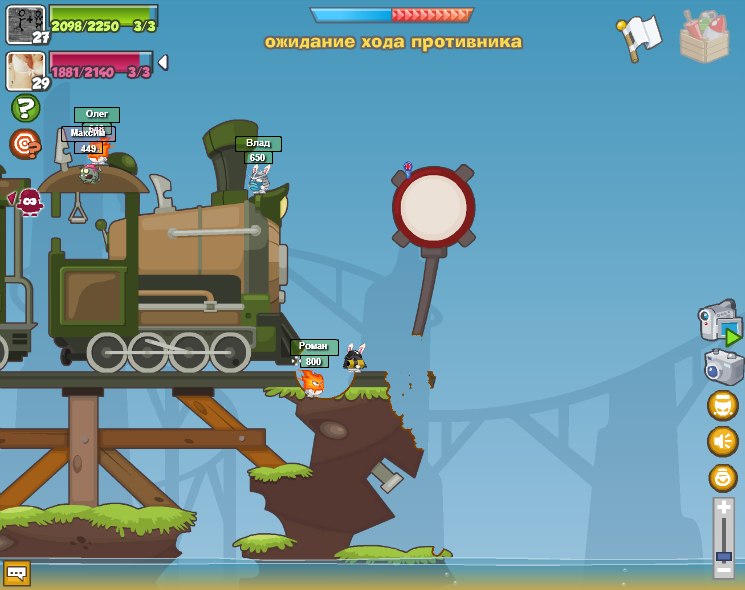Click the orange target hint button
The width and height of the screenshot is (745, 590).
[x=25, y=144]
